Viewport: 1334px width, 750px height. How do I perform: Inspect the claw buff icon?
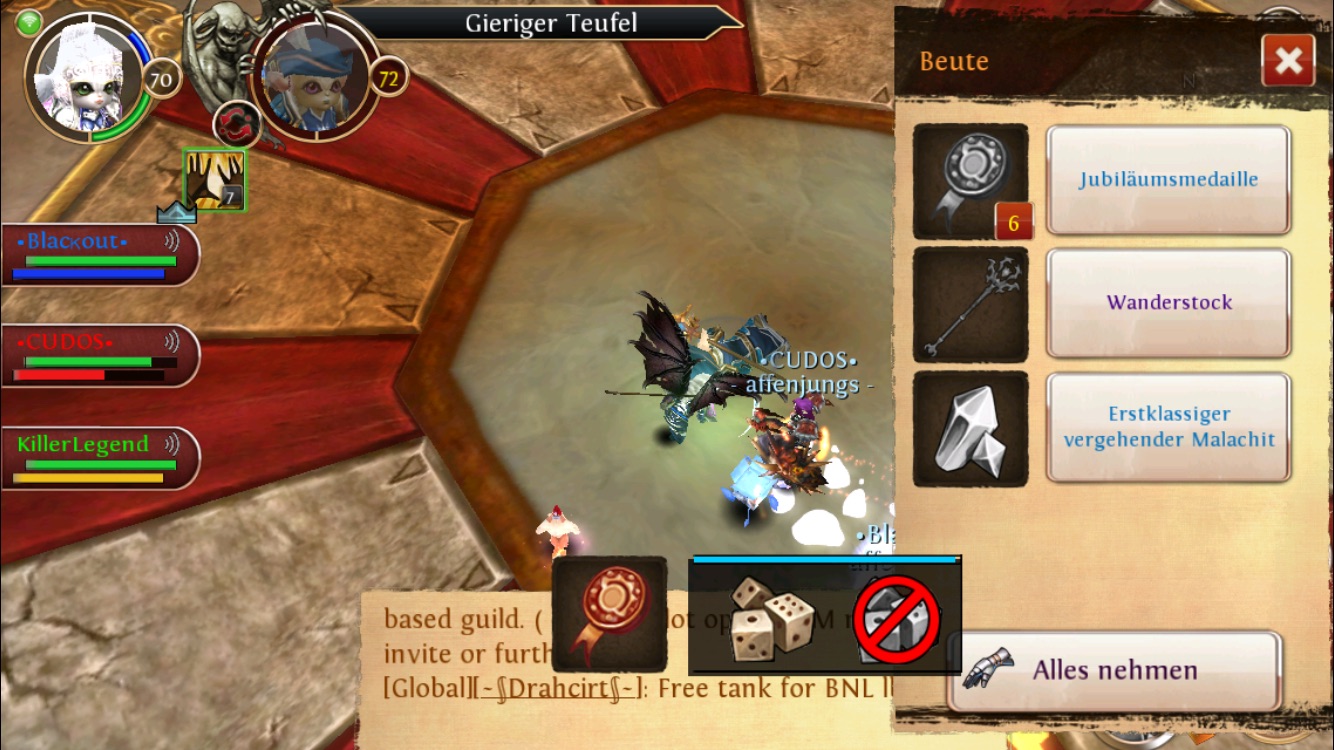coord(214,180)
